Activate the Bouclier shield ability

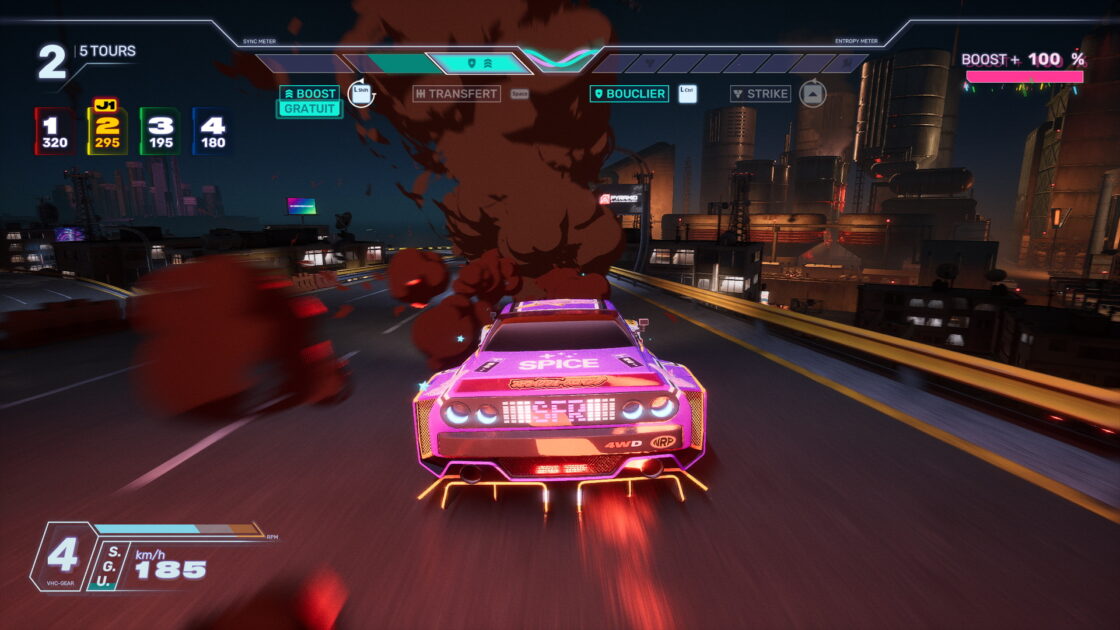coord(629,94)
